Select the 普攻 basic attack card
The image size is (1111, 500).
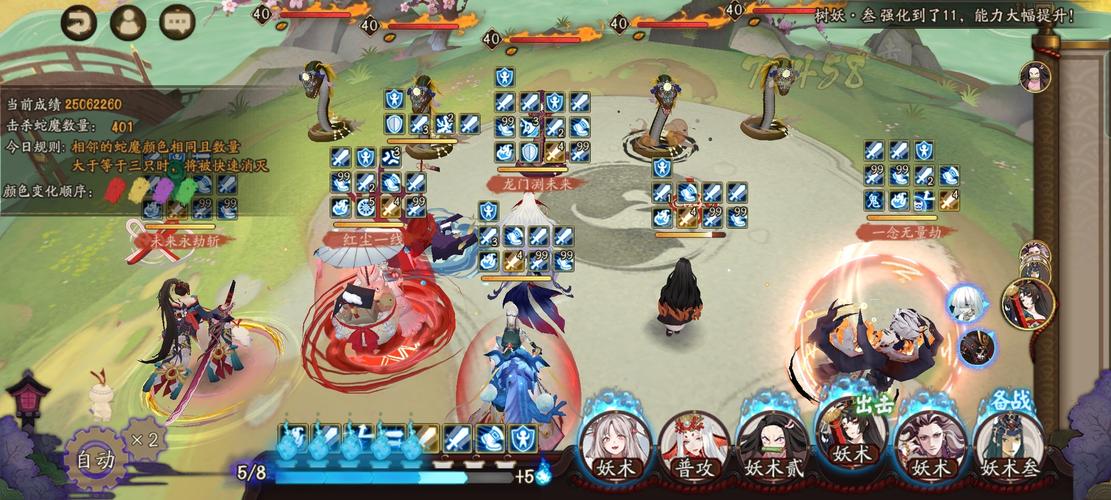[693, 443]
